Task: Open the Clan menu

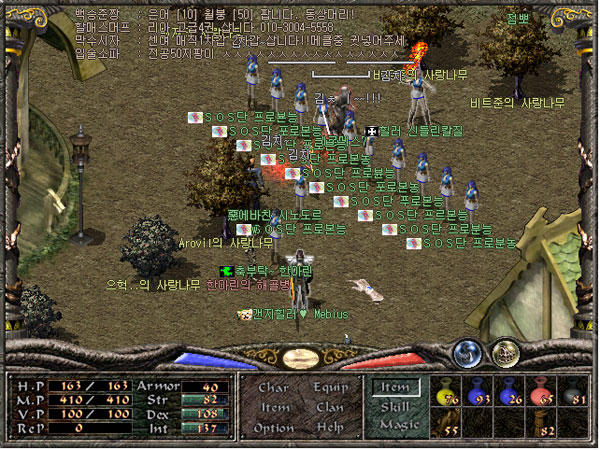Action: [x=331, y=407]
